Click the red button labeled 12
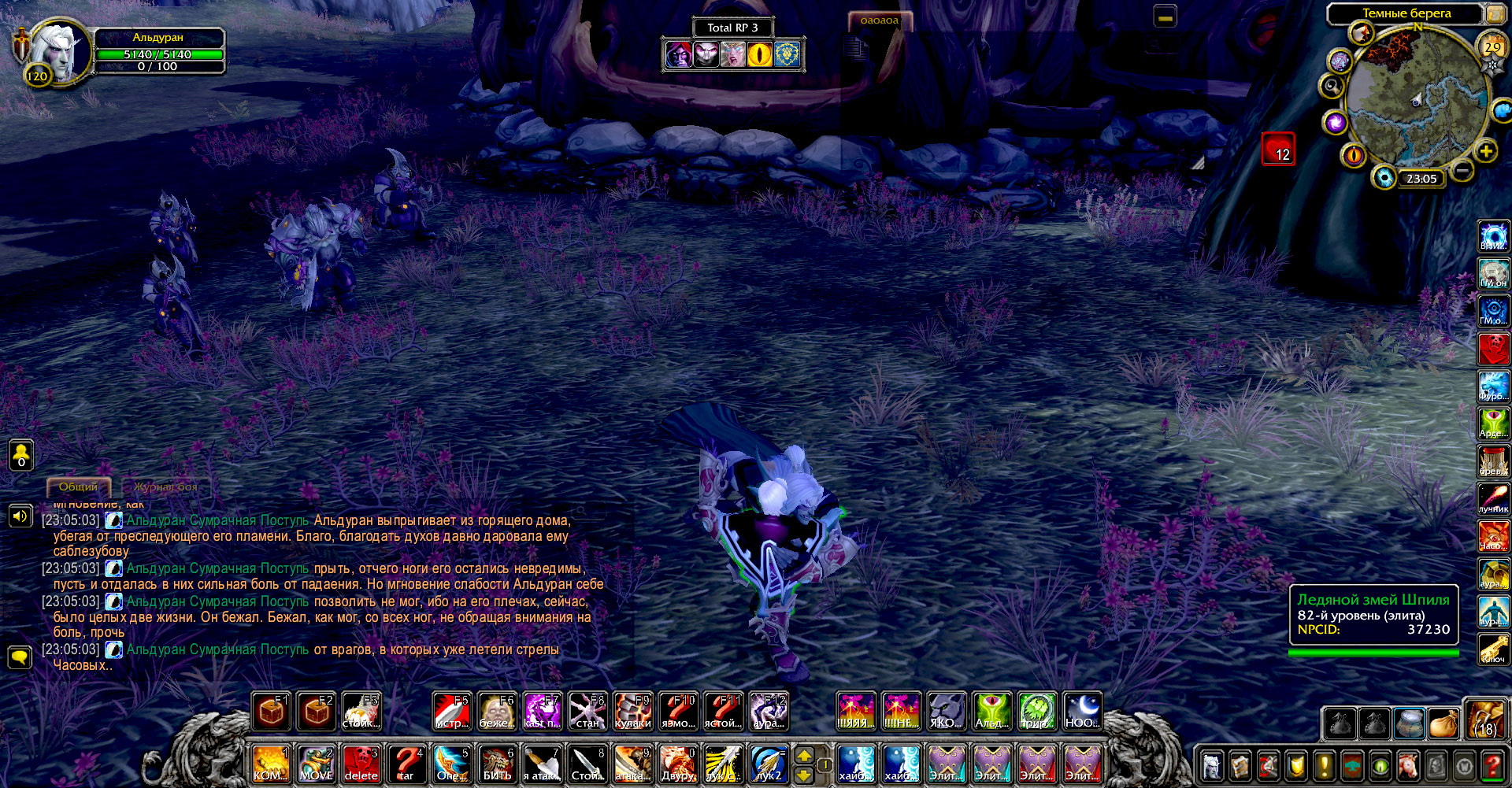The image size is (1512, 788). pos(1278,149)
